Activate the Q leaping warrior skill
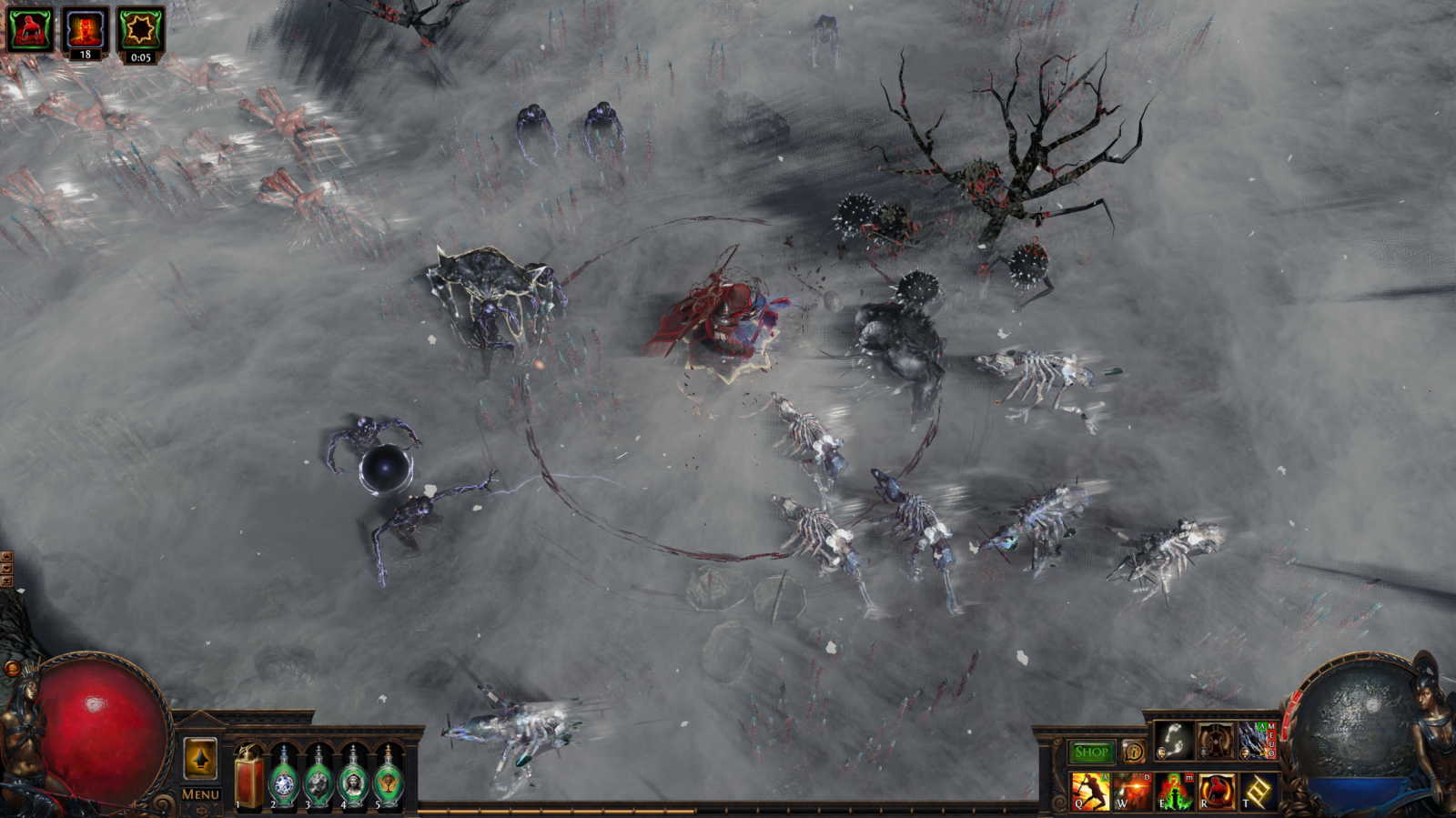The height and width of the screenshot is (818, 1456). [1090, 791]
